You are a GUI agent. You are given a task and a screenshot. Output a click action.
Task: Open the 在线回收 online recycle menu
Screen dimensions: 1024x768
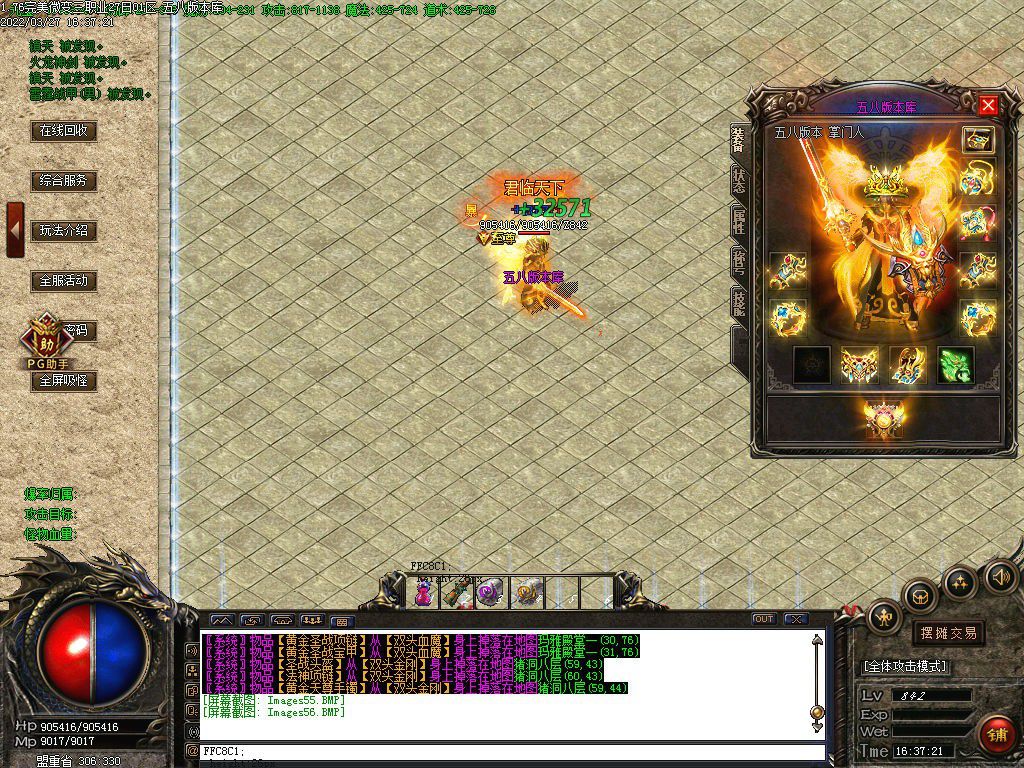click(64, 130)
